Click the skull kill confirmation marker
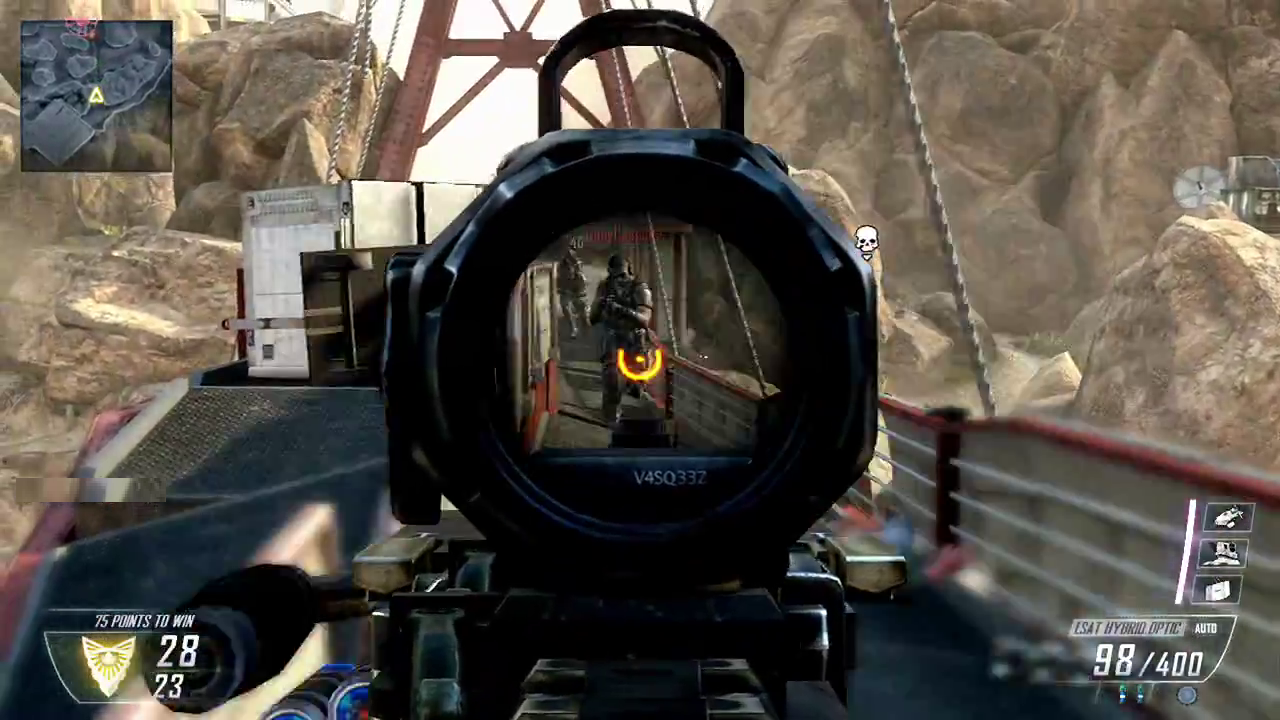Screen dimensions: 1280x720 [x=866, y=241]
